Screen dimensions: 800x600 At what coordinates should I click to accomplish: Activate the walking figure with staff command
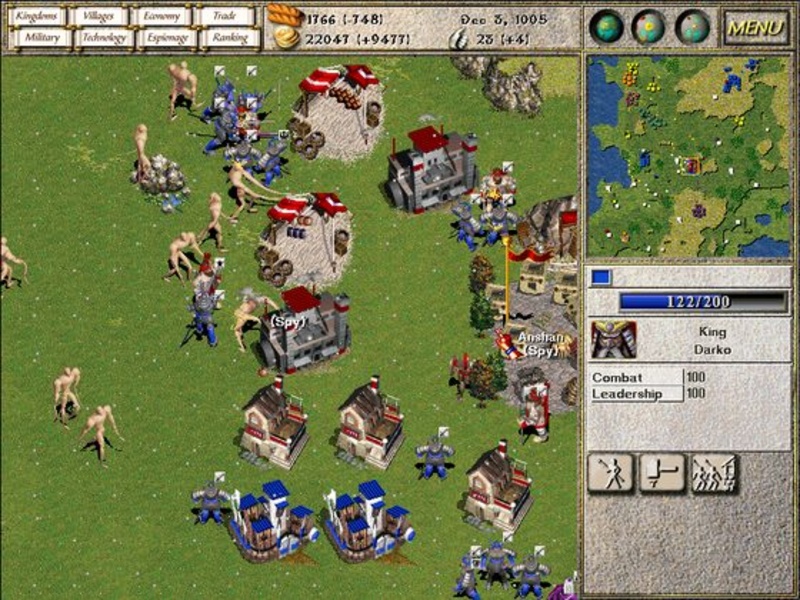(611, 473)
